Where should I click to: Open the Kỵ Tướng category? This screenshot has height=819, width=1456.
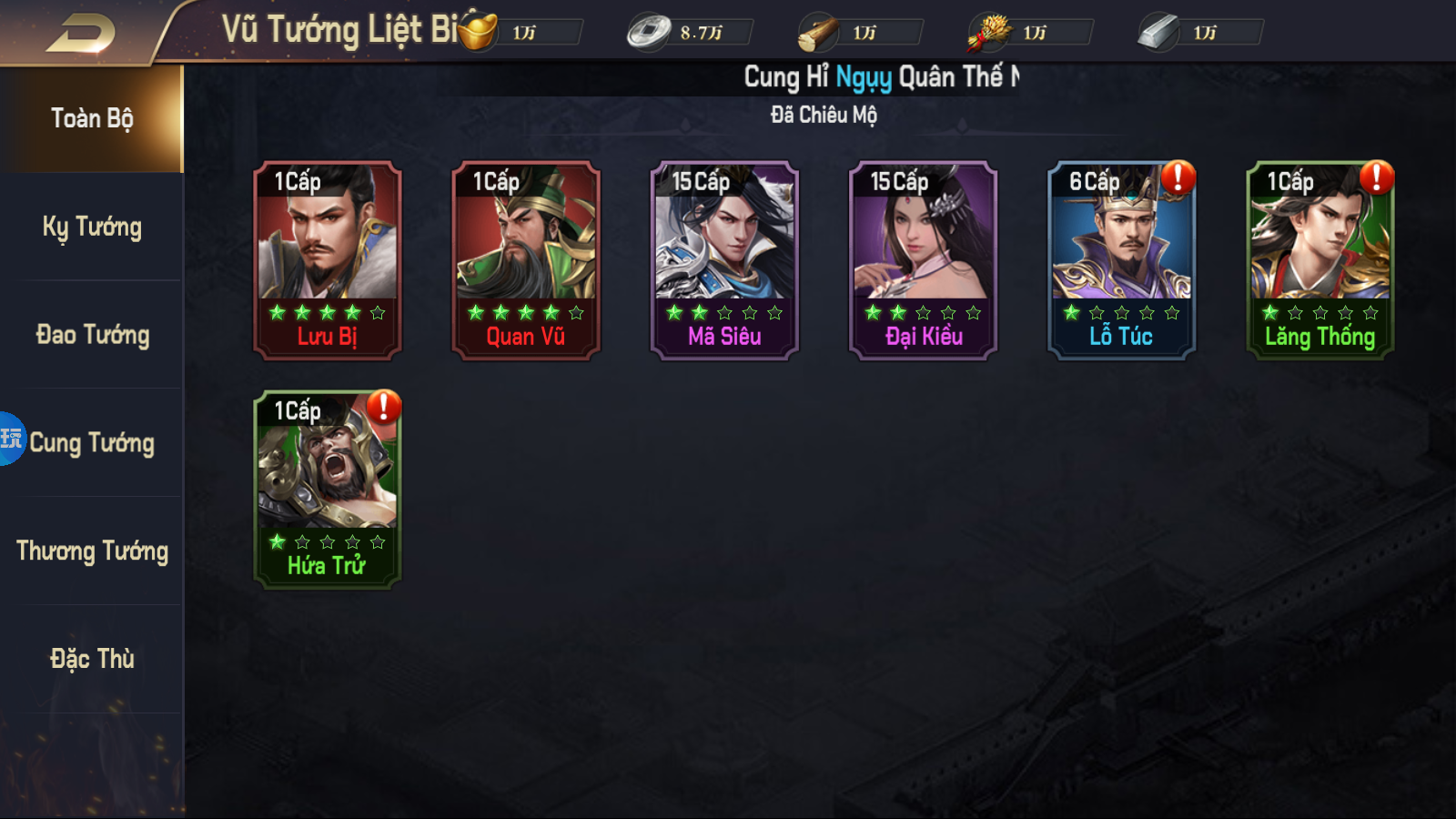(92, 227)
